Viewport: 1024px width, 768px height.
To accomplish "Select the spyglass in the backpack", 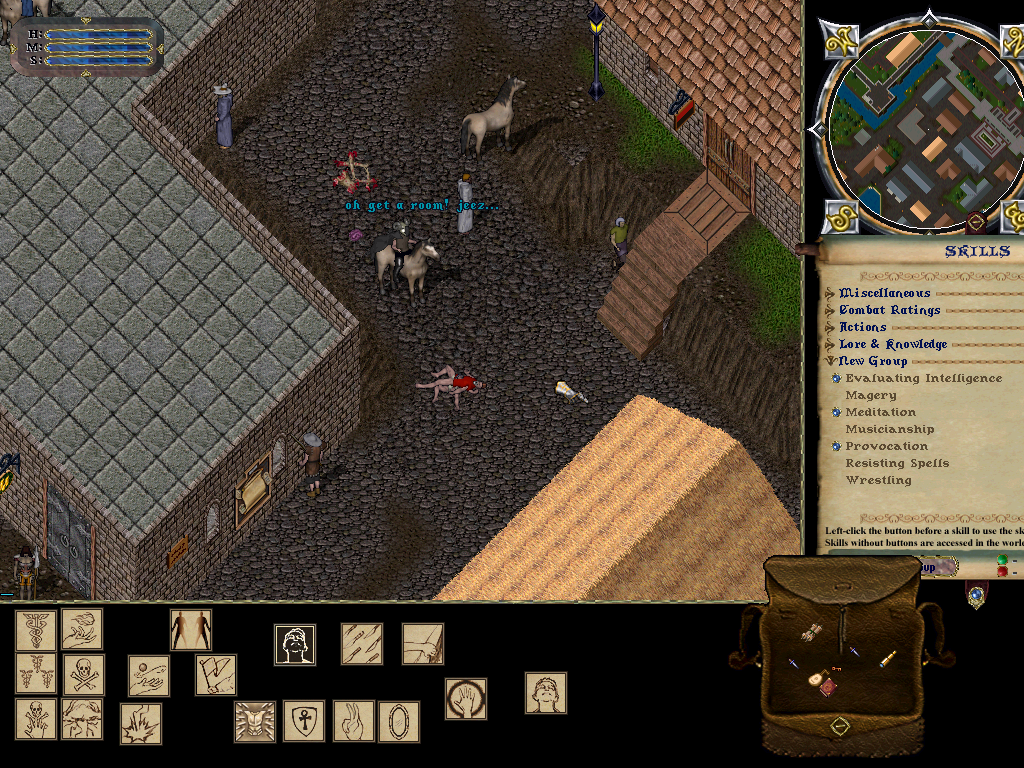I will 887,659.
